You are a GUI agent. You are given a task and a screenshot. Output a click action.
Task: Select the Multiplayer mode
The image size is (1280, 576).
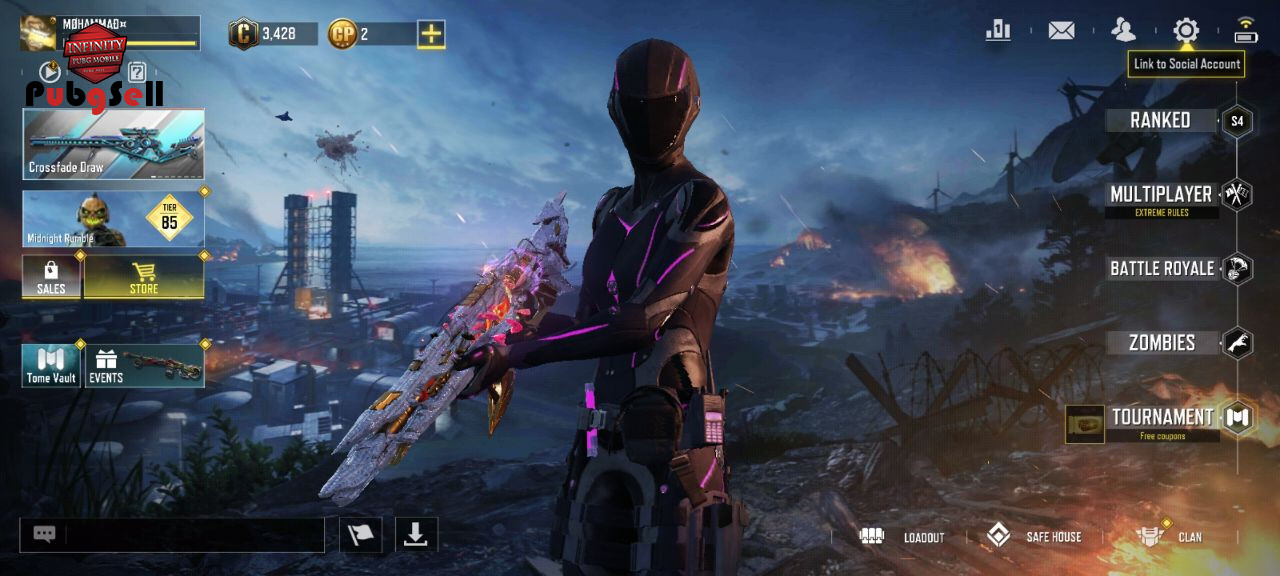pos(1161,195)
